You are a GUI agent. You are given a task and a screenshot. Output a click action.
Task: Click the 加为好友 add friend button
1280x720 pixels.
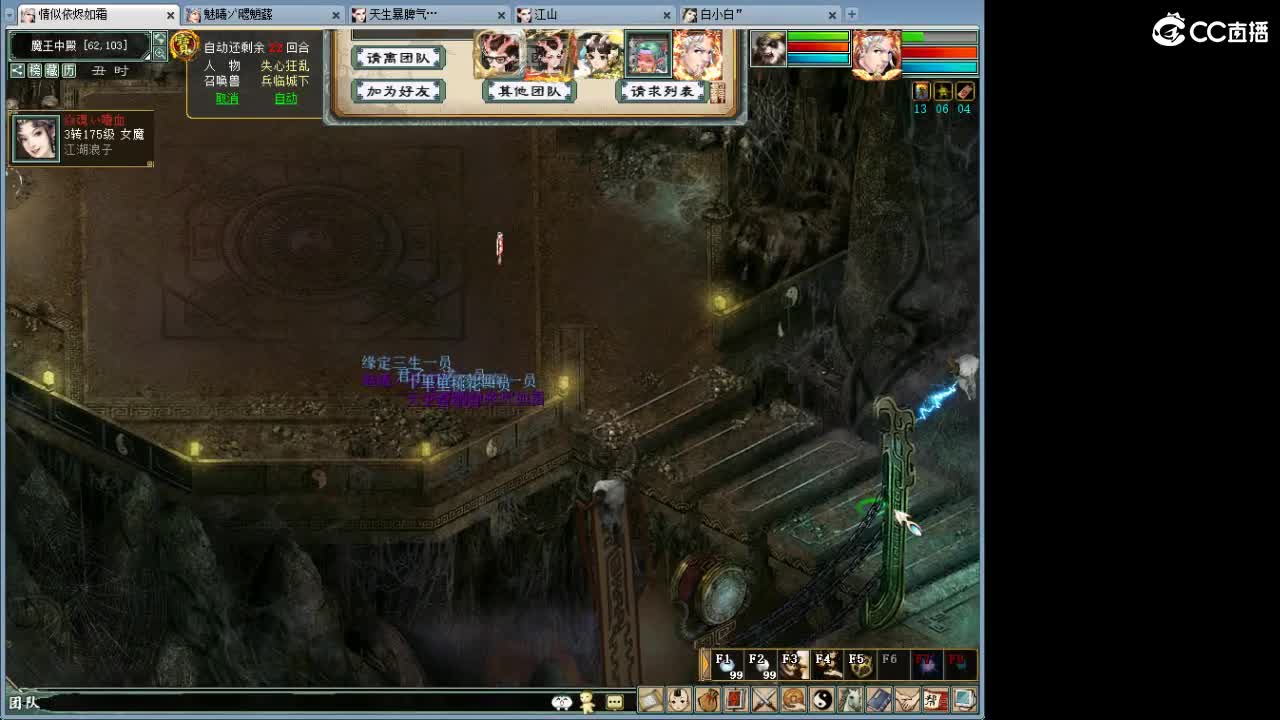click(x=398, y=90)
